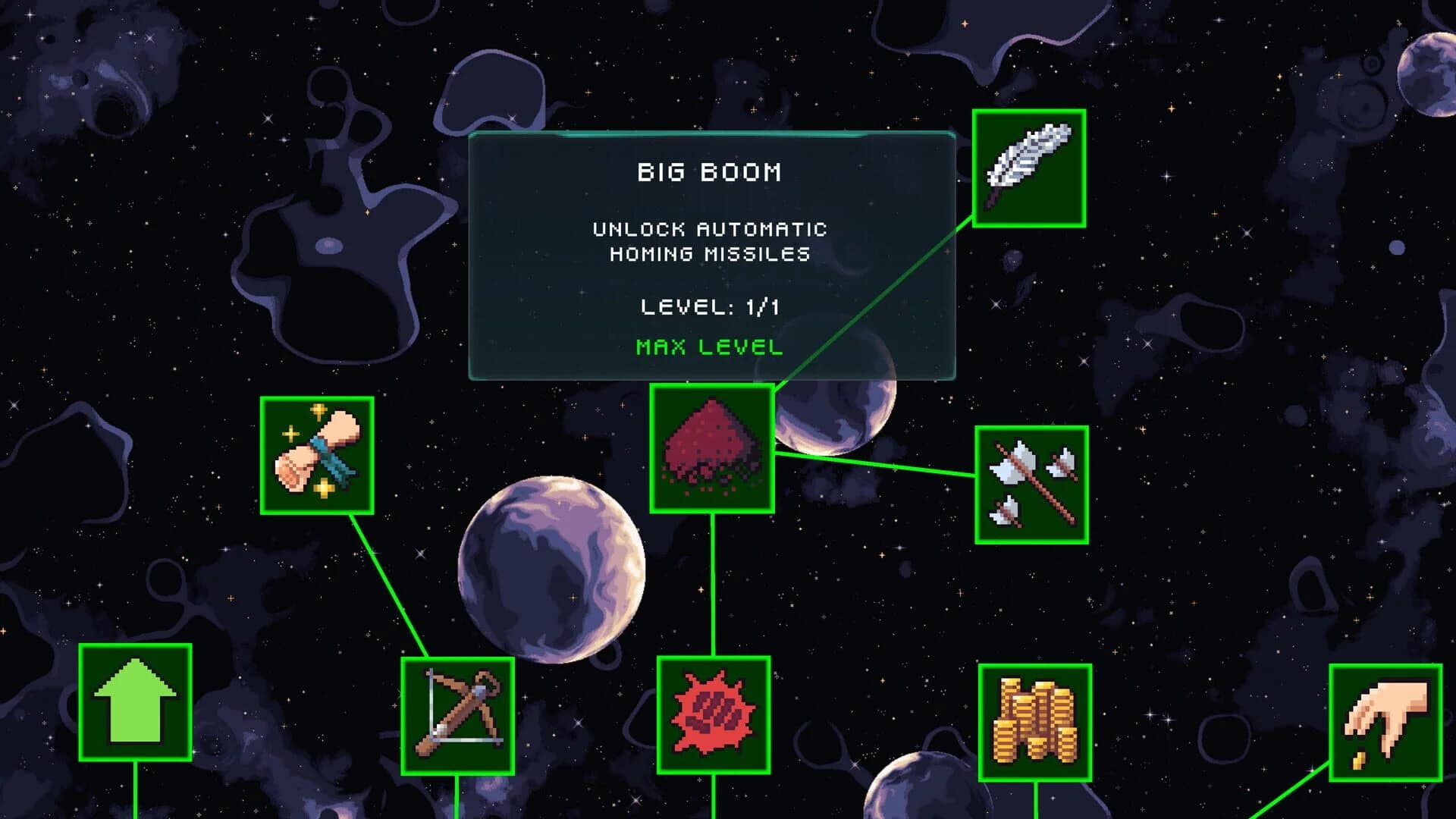Open the feather upgrade node
The image size is (1456, 819).
[x=1028, y=170]
